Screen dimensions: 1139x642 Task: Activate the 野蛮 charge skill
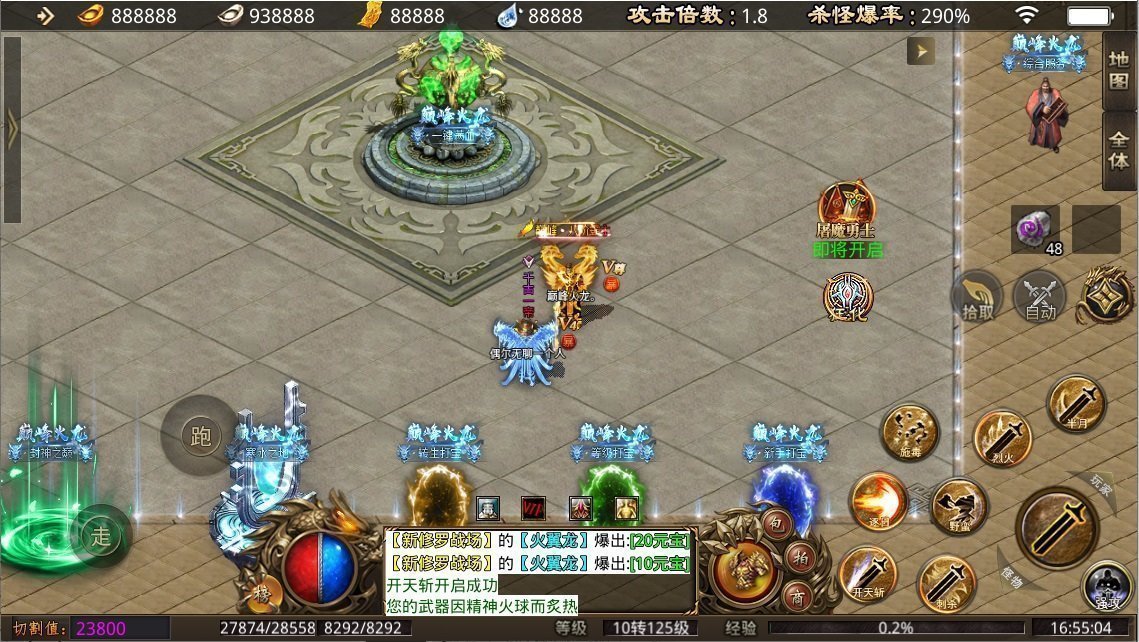tap(958, 507)
